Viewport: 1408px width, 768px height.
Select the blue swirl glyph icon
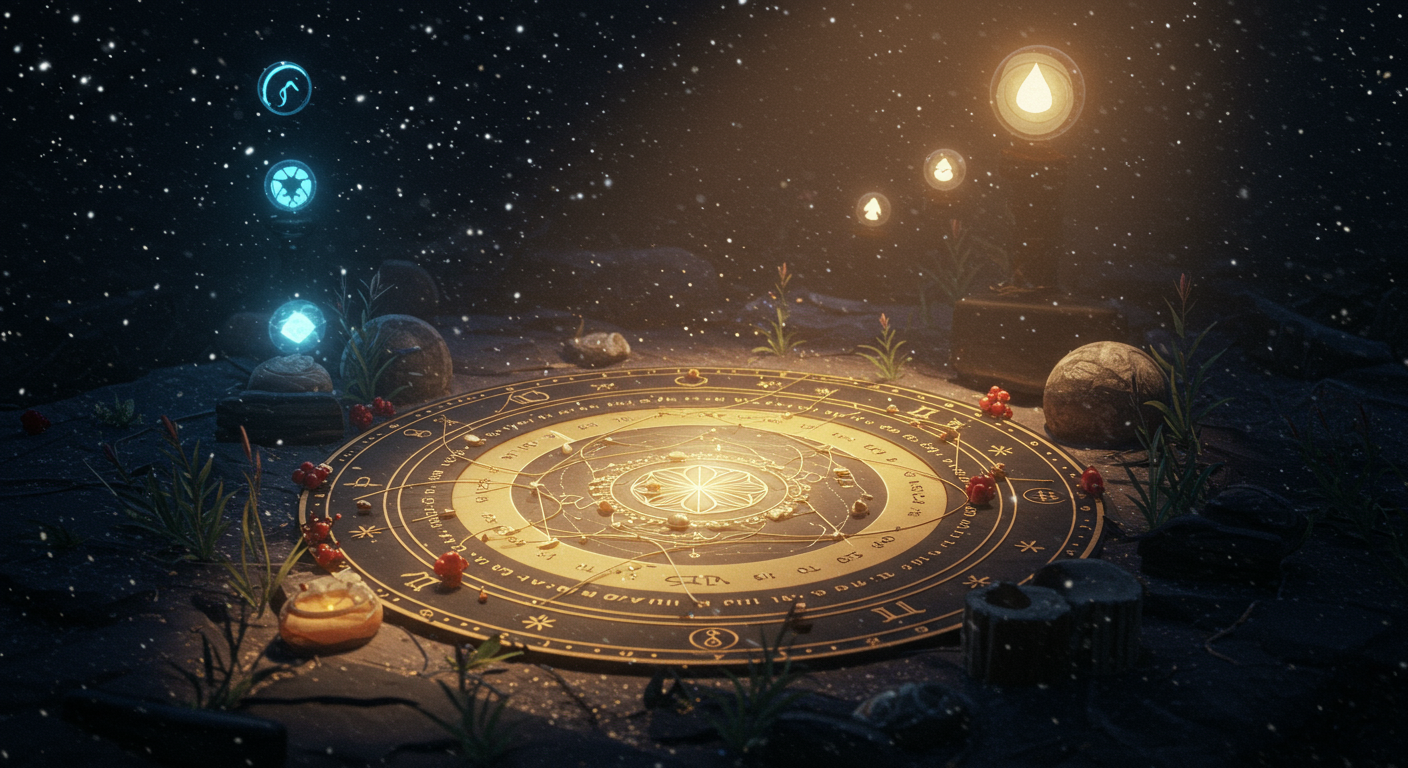pos(285,88)
